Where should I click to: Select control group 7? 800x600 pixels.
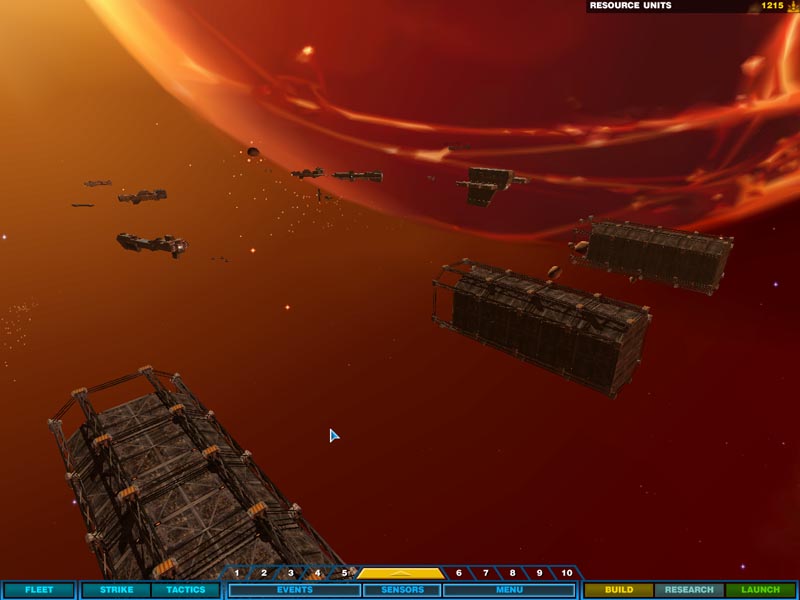pos(486,573)
